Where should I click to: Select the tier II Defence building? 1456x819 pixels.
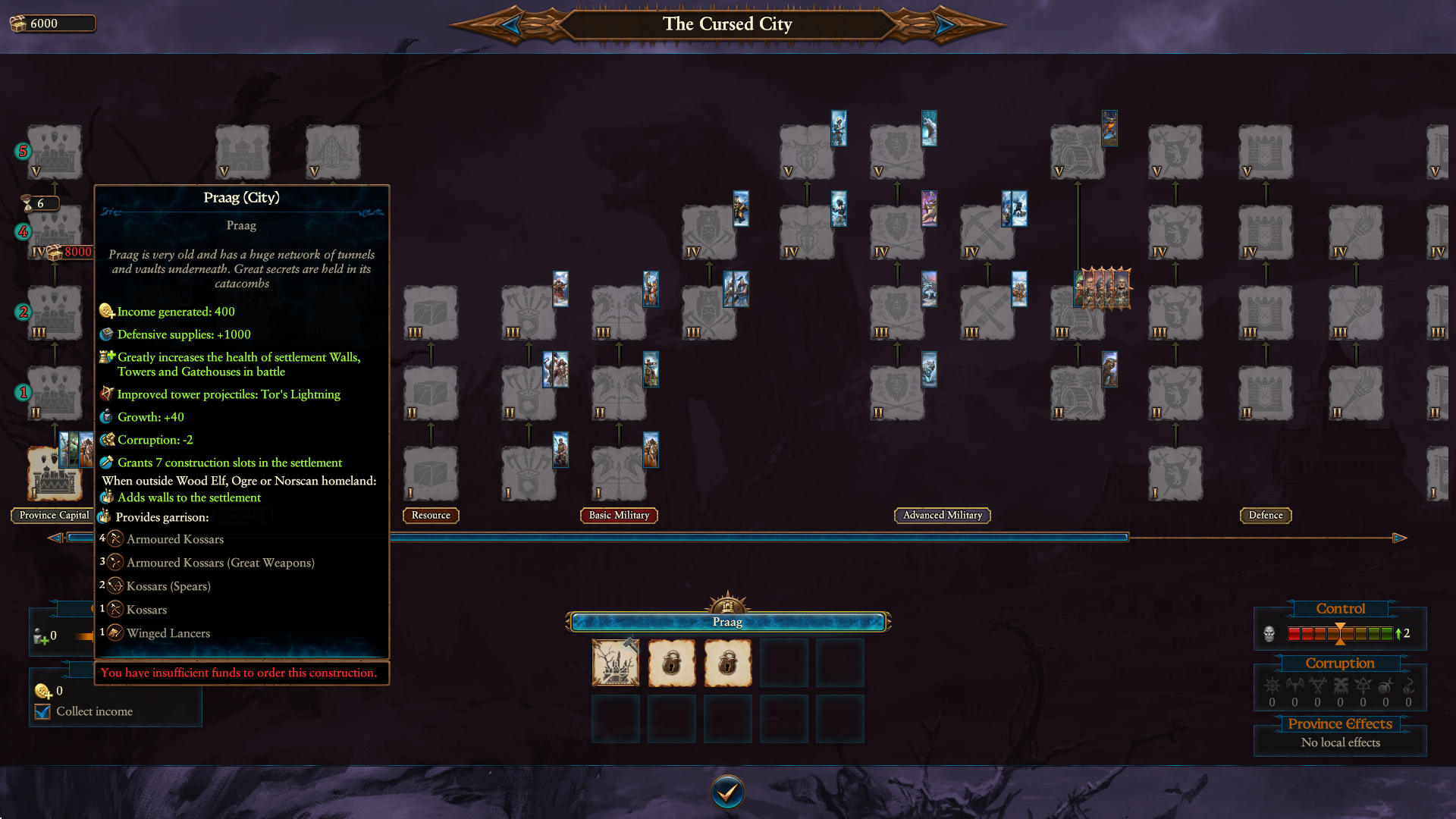pos(1266,393)
